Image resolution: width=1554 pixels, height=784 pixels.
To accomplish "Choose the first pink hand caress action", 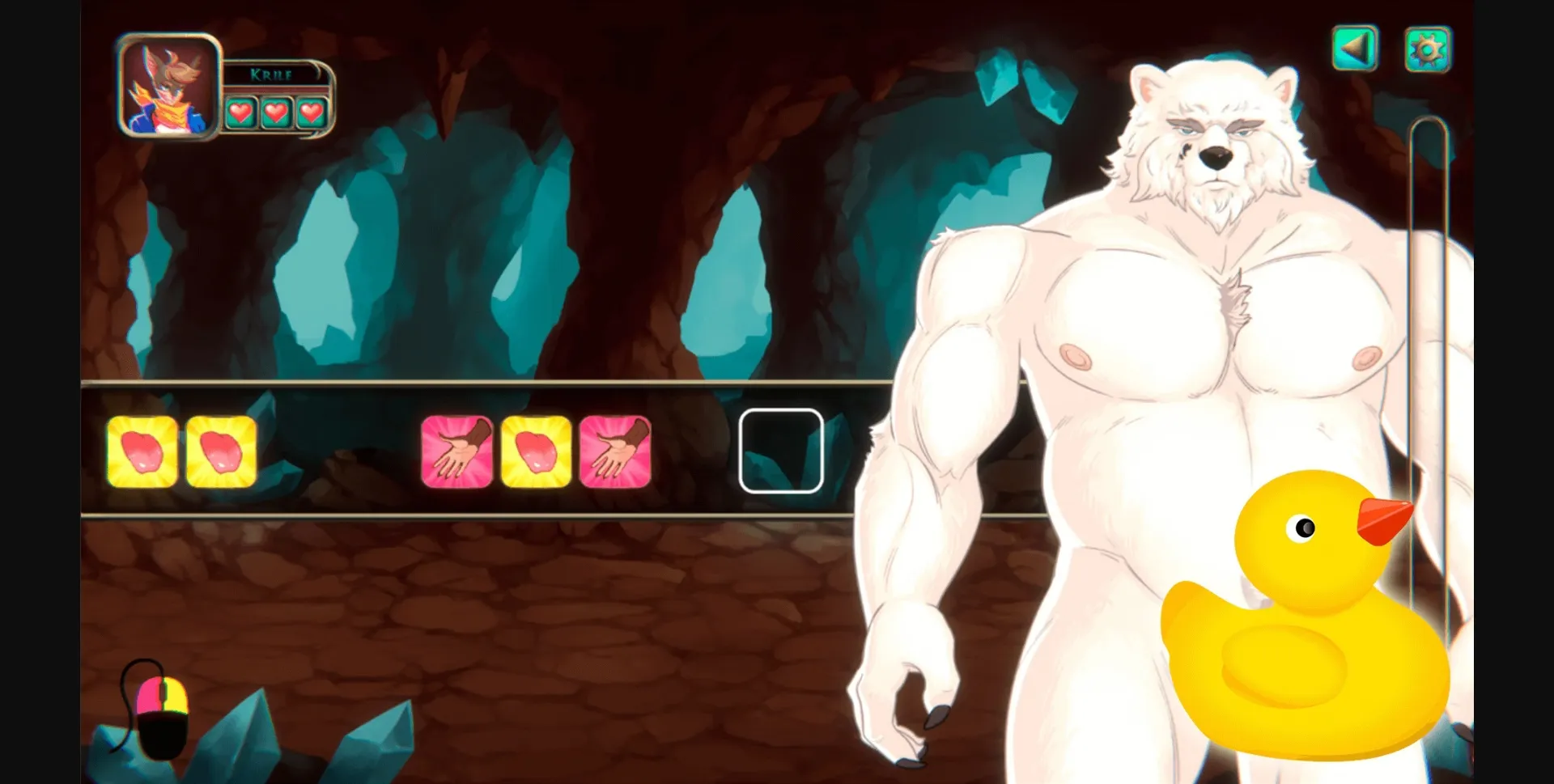I will (457, 451).
